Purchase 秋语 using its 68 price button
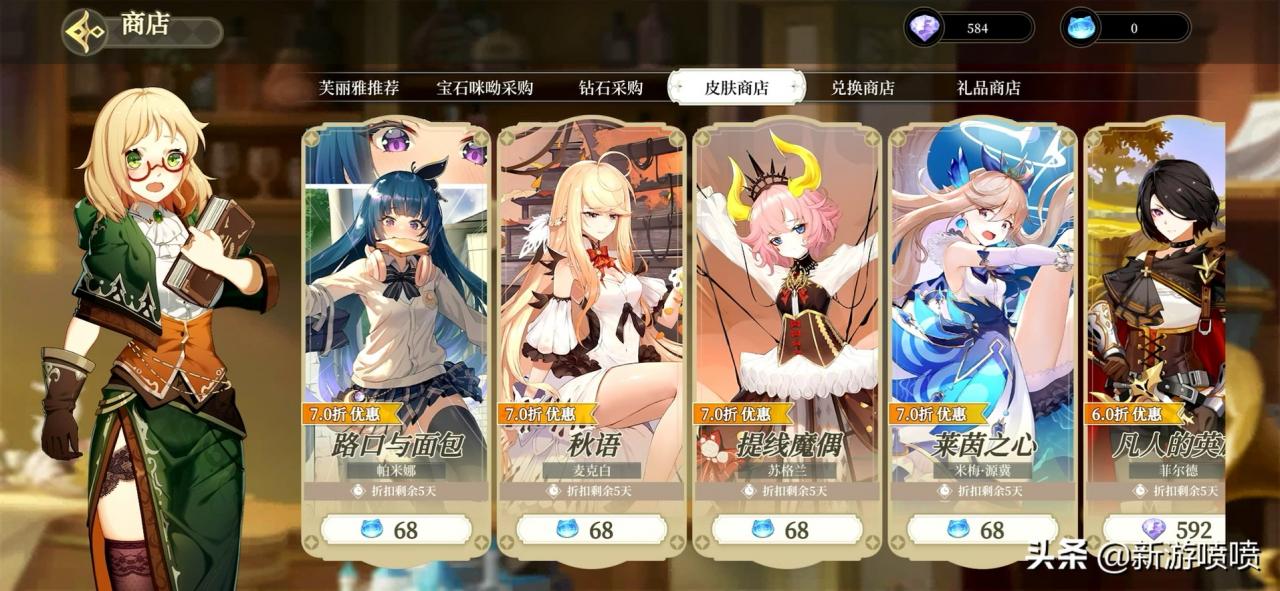The image size is (1280, 591). (591, 529)
